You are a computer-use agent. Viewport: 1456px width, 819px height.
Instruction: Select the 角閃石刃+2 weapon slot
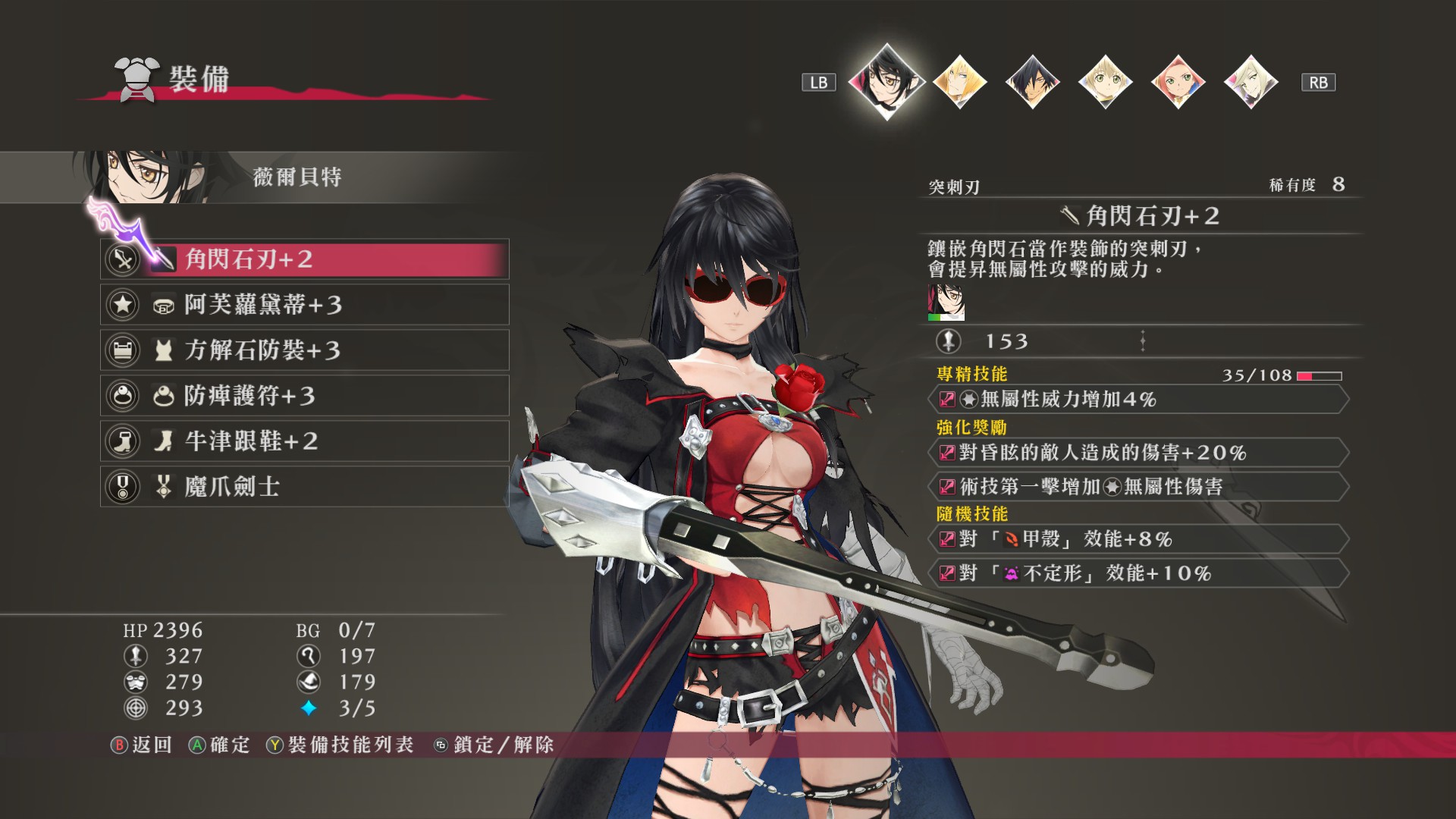pyautogui.click(x=304, y=259)
